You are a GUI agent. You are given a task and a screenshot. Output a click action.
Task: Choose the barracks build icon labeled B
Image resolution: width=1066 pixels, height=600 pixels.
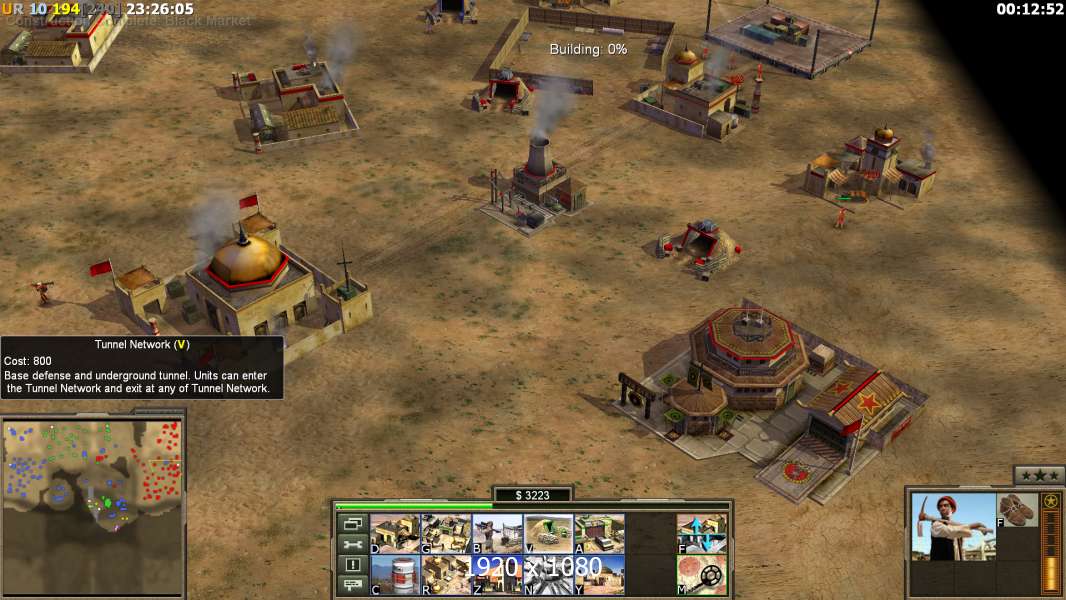click(x=497, y=534)
